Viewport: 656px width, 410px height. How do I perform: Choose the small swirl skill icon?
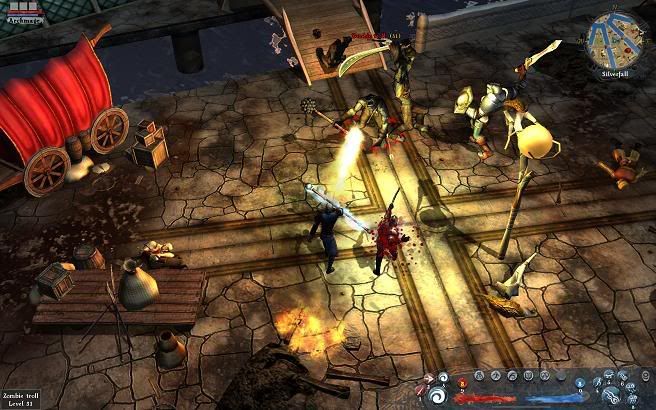(443, 377)
